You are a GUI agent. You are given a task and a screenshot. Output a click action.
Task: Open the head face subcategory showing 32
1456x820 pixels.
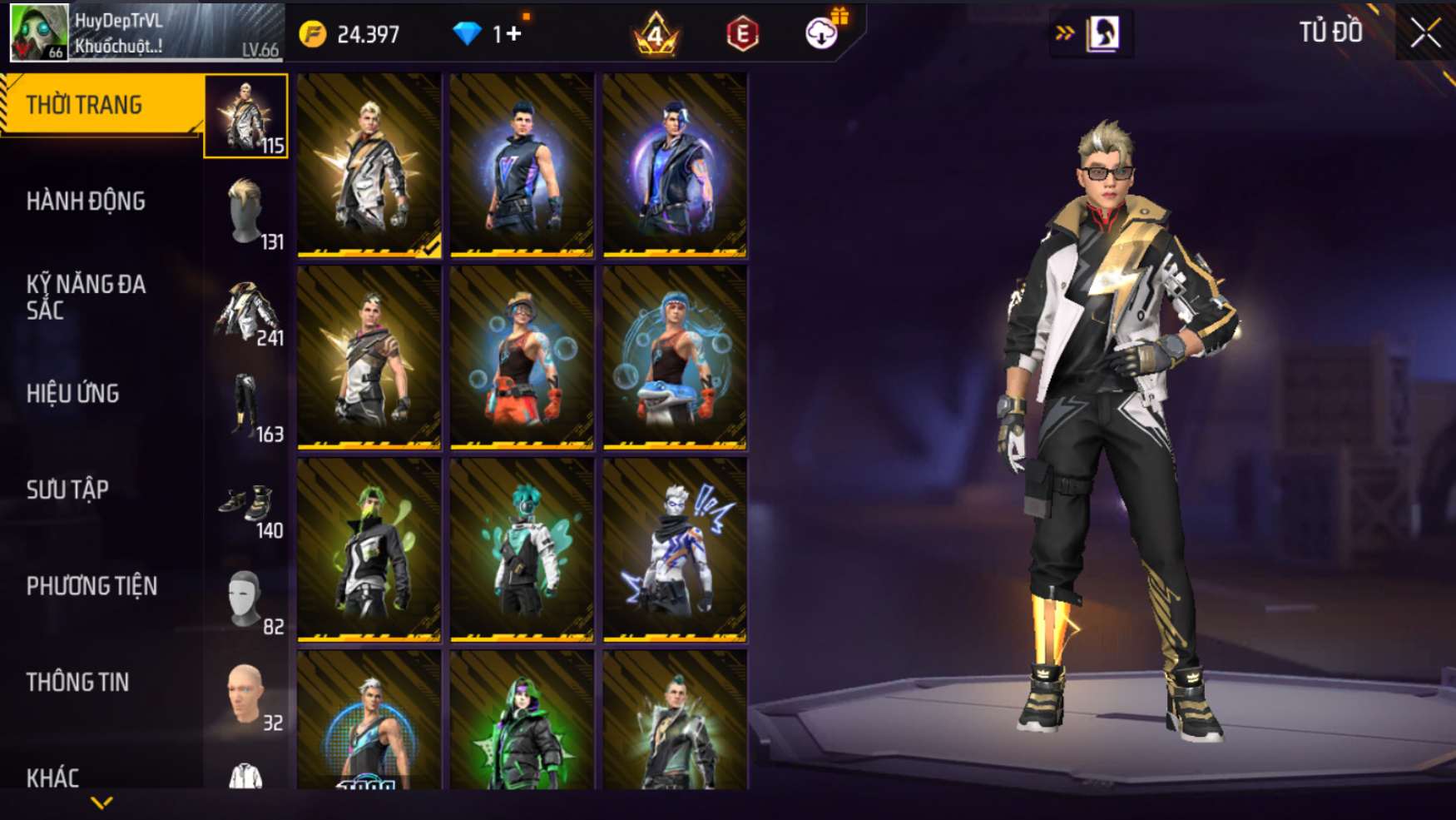(x=246, y=695)
